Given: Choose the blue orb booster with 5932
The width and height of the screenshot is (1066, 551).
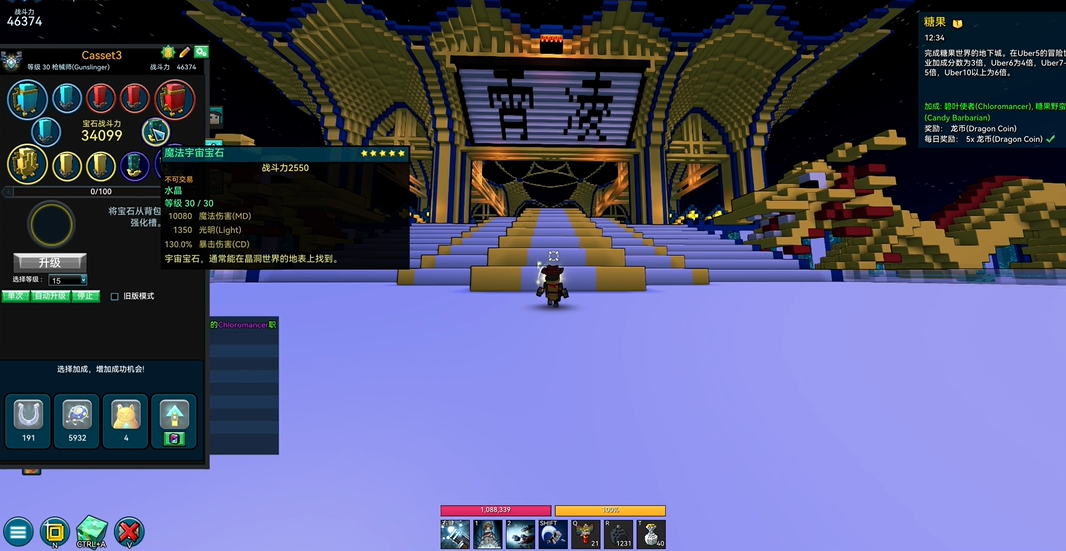Looking at the screenshot, I should coord(76,420).
